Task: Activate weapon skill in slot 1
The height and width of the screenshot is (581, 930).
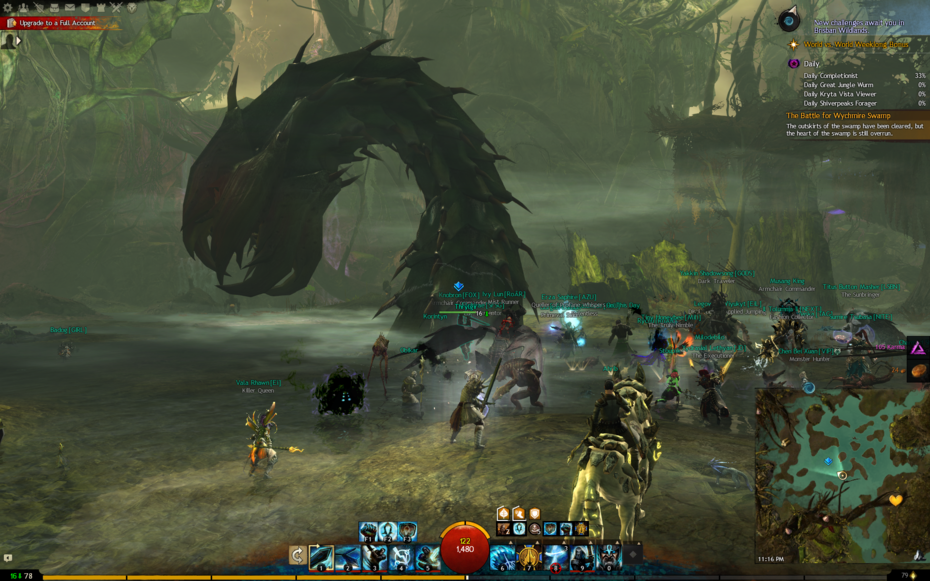Action: click(321, 556)
